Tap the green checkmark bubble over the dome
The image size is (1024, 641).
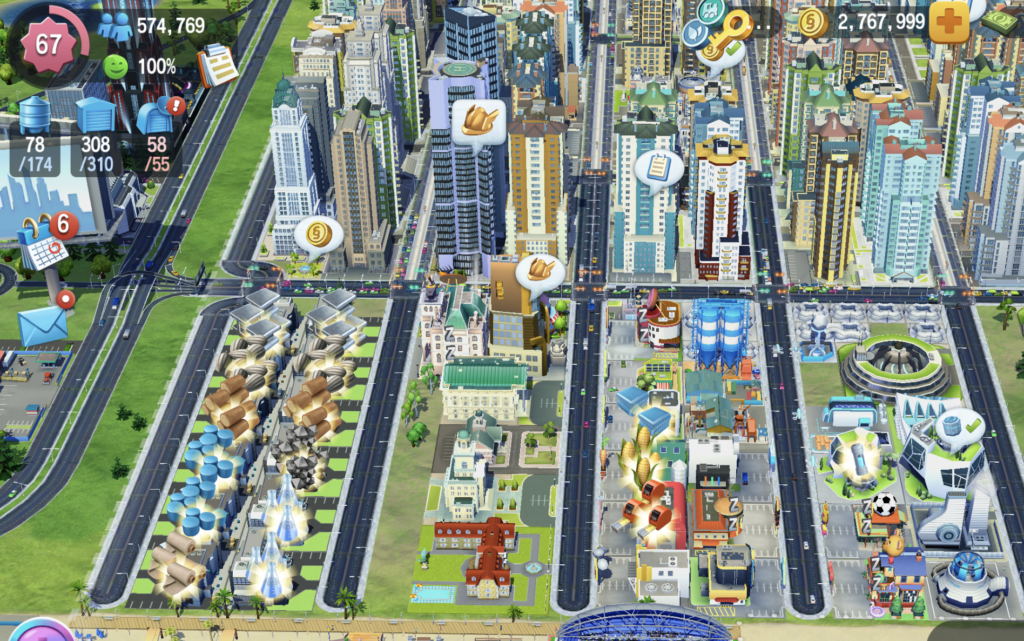coord(961,427)
